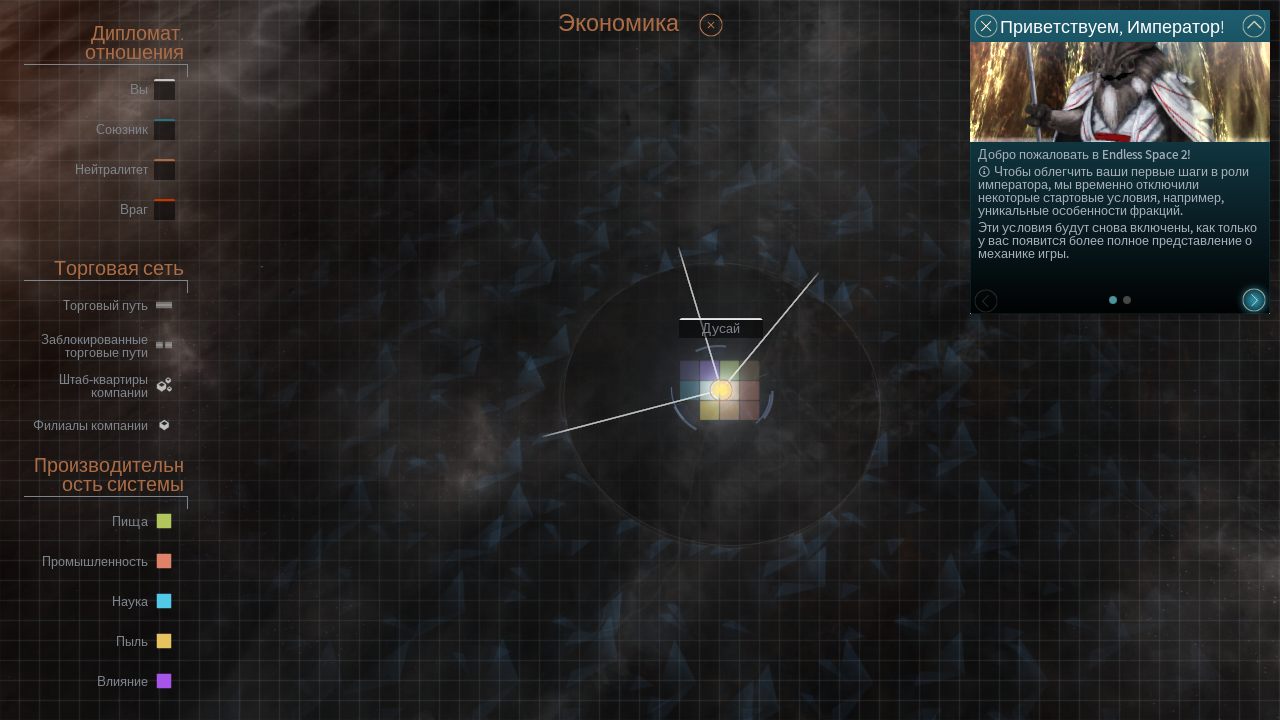Viewport: 1280px width, 720px height.
Task: Toggle Штаб-квартиры компании legend entry
Action: 164,385
